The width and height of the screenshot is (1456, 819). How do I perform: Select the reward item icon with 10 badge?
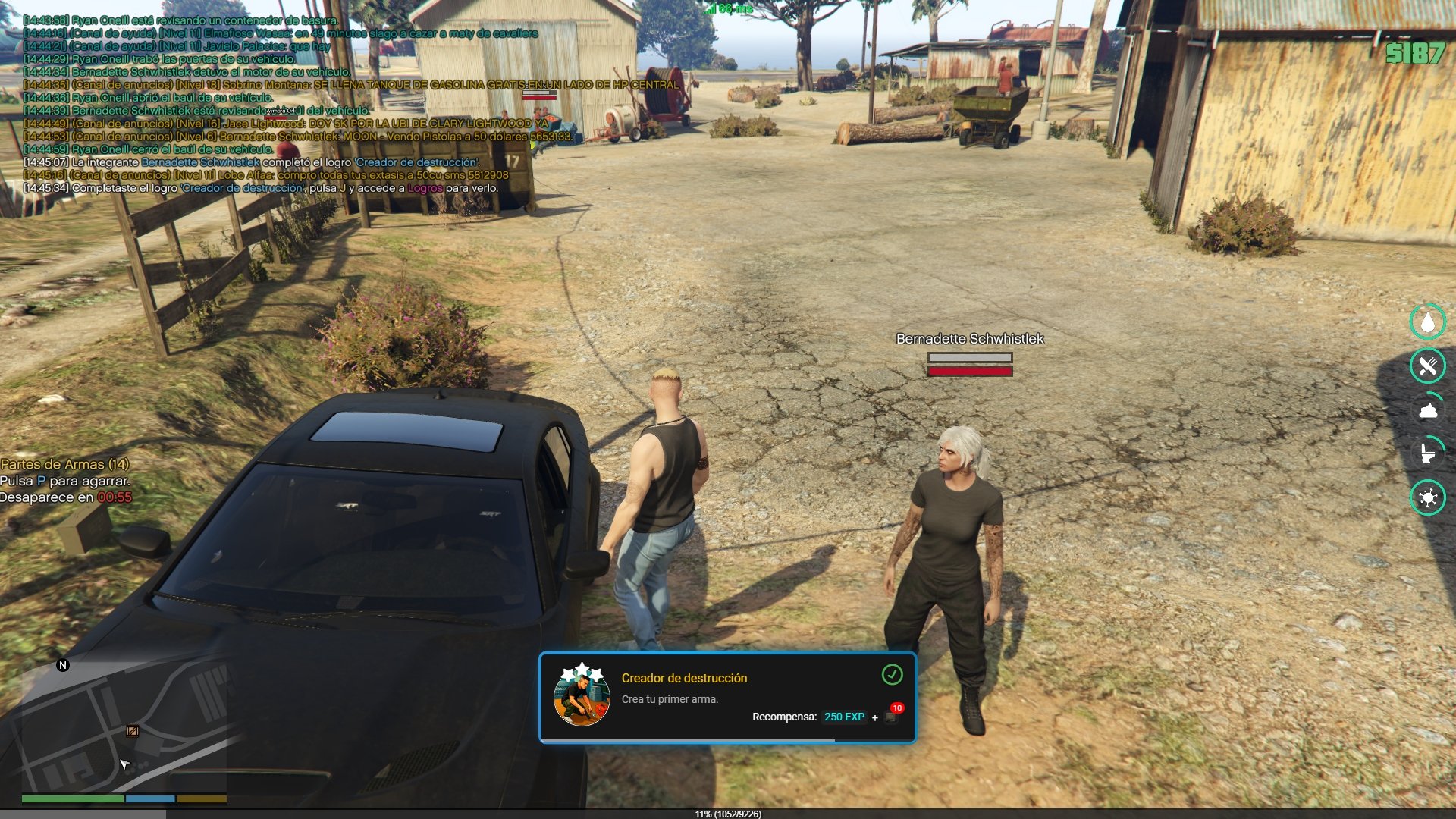(x=891, y=716)
